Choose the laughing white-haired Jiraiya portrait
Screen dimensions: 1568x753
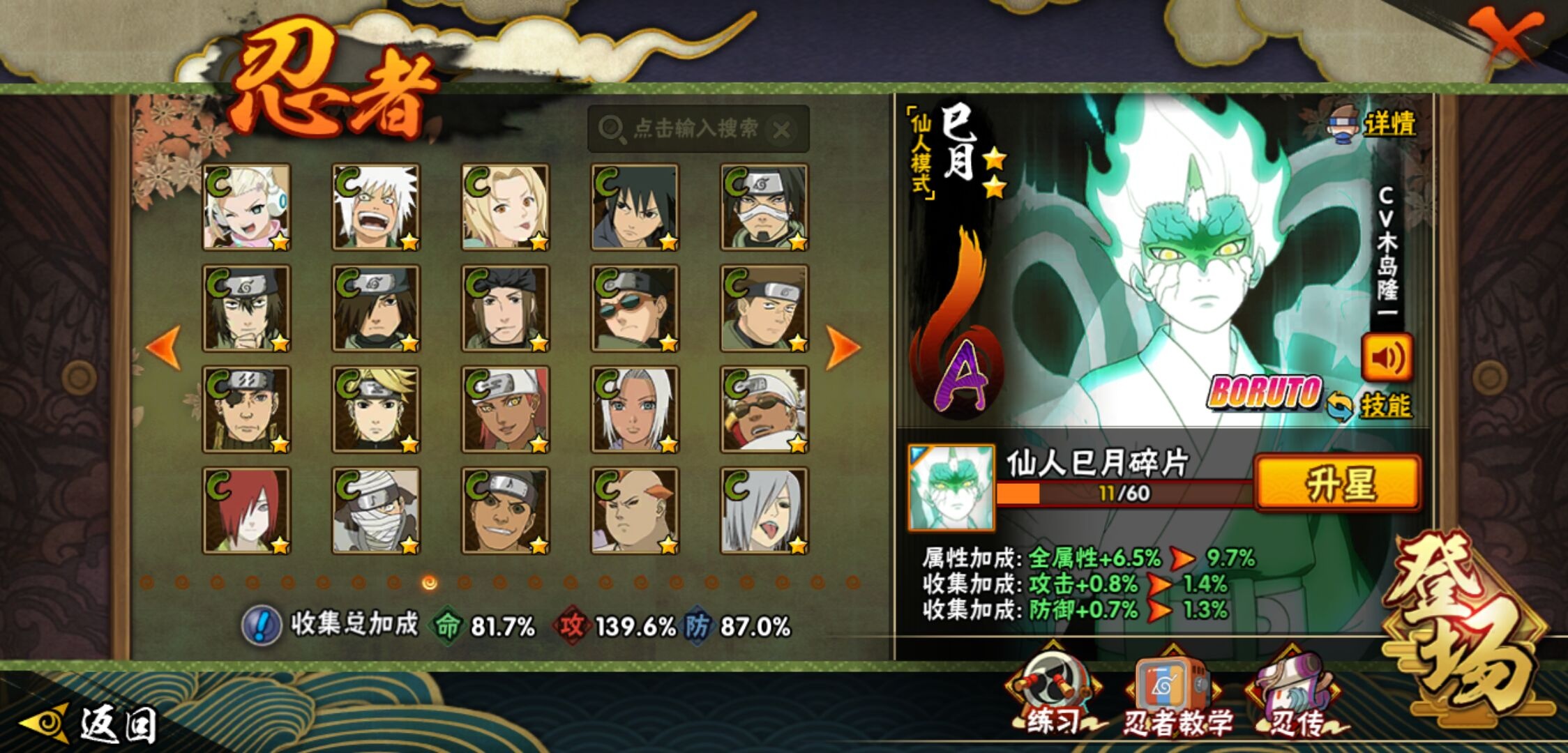[x=376, y=207]
